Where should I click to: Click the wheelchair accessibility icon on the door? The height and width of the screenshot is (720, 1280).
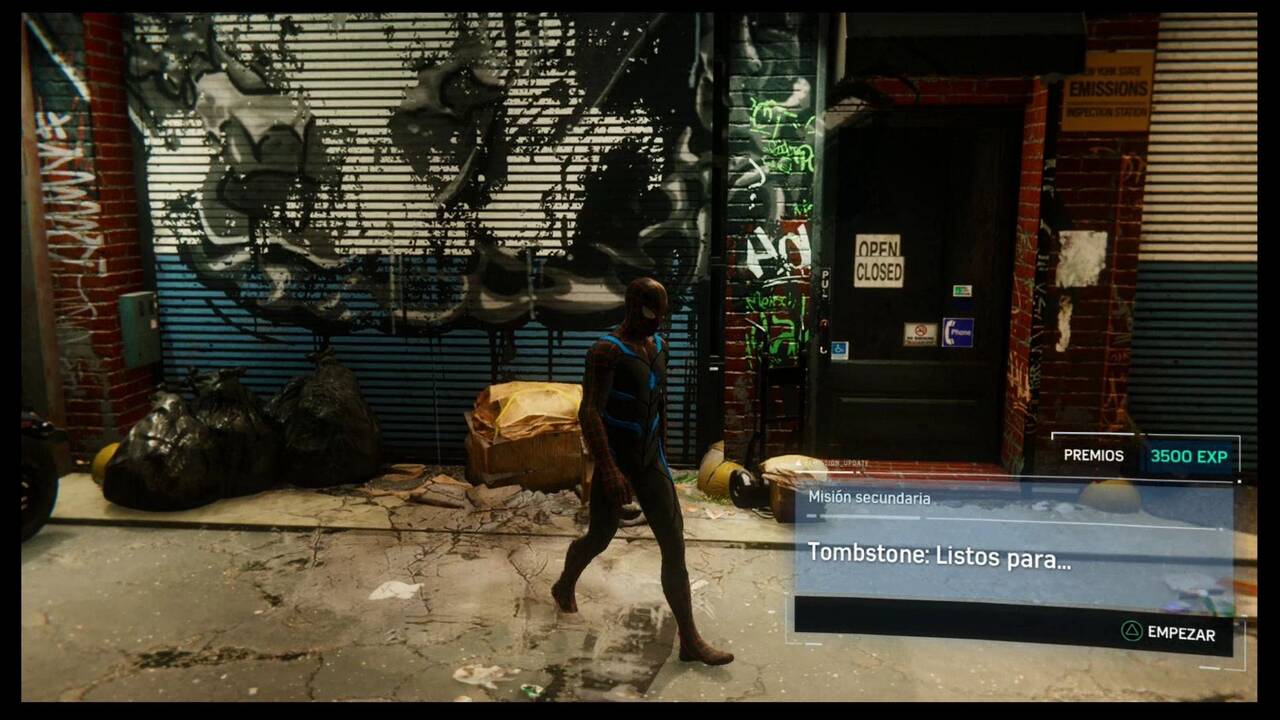(x=839, y=349)
